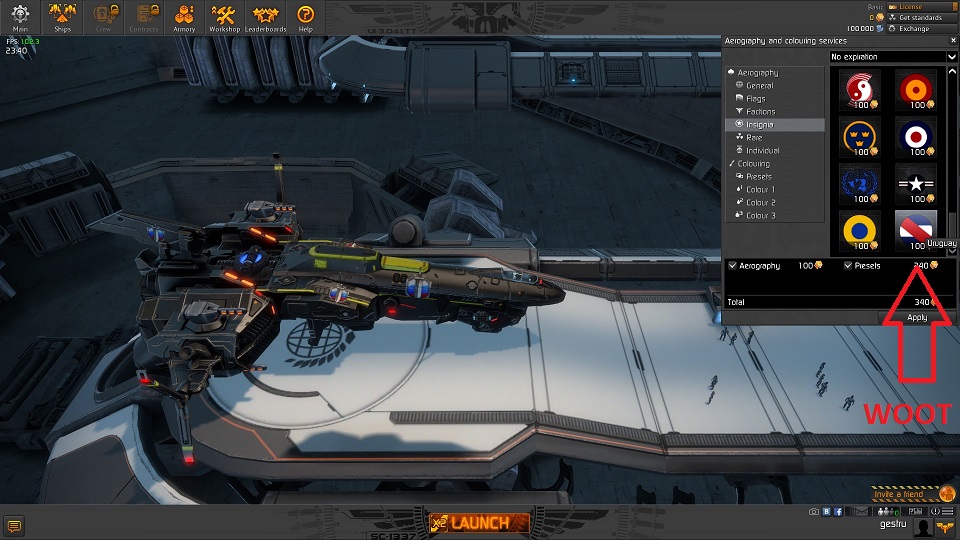This screenshot has height=540, width=960.
Task: Pick the three crowns insignia
Action: click(x=856, y=135)
